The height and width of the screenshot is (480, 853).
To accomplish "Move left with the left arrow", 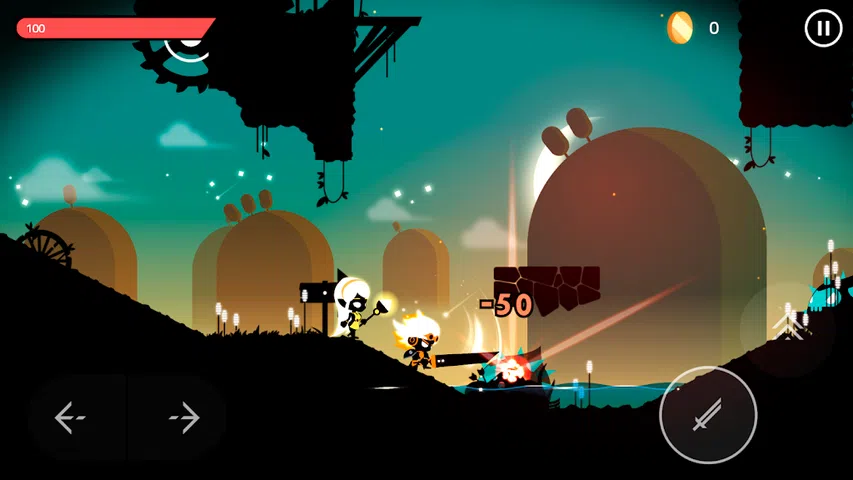I will [x=70, y=418].
